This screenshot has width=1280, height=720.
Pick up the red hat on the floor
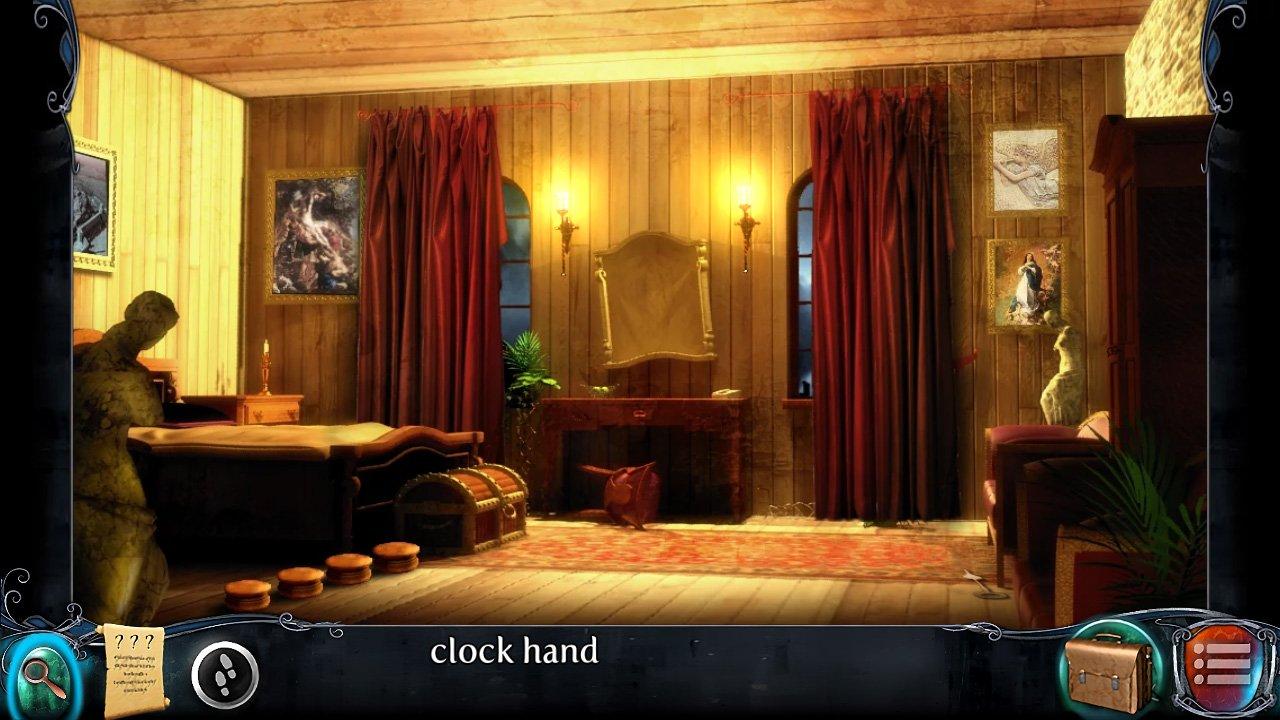(630, 490)
